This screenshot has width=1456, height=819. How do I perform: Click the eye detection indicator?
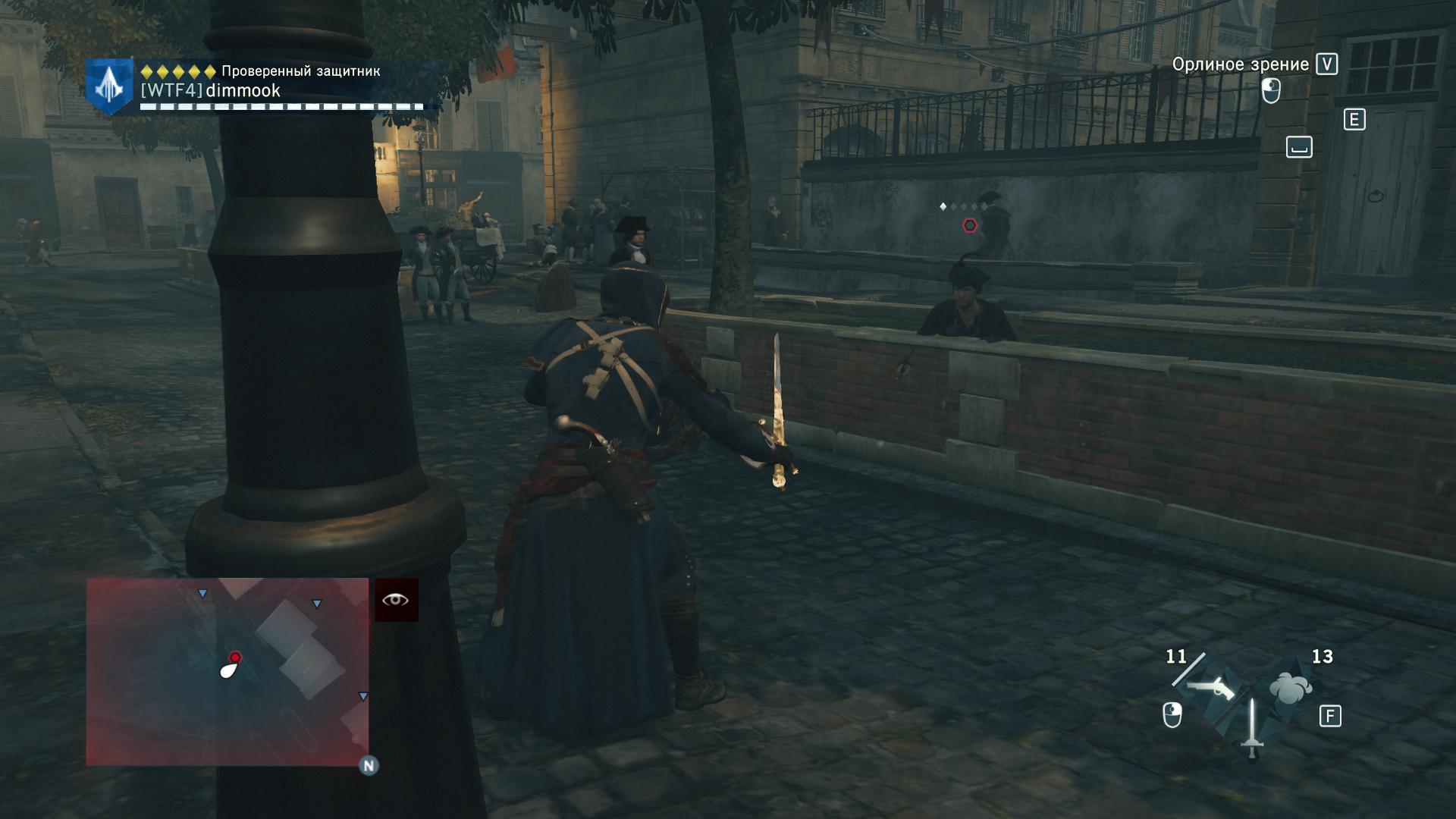coord(396,600)
